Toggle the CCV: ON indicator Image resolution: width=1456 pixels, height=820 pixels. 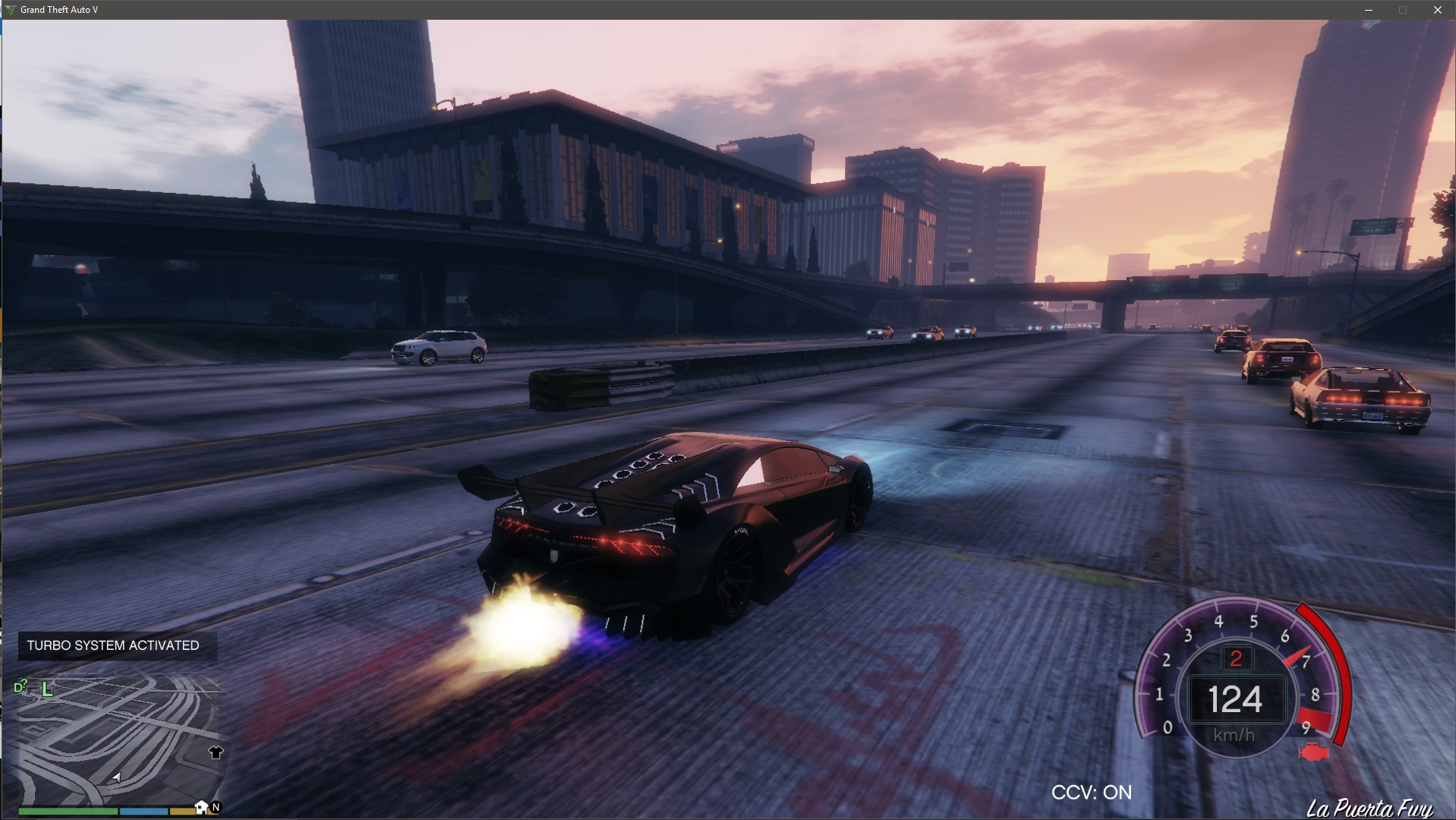pos(1091,793)
